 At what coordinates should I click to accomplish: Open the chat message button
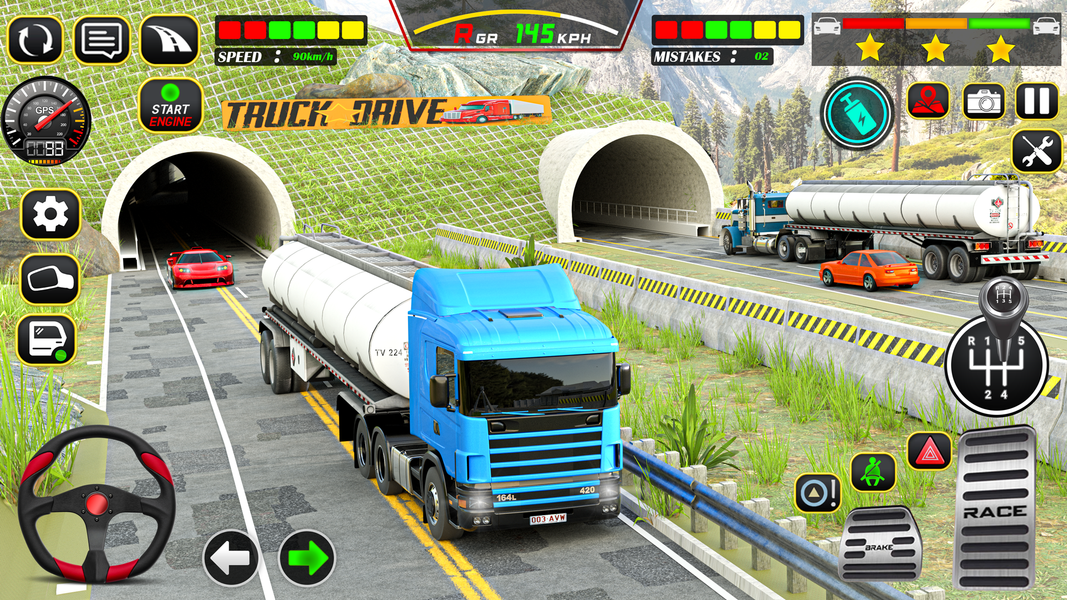tap(102, 40)
